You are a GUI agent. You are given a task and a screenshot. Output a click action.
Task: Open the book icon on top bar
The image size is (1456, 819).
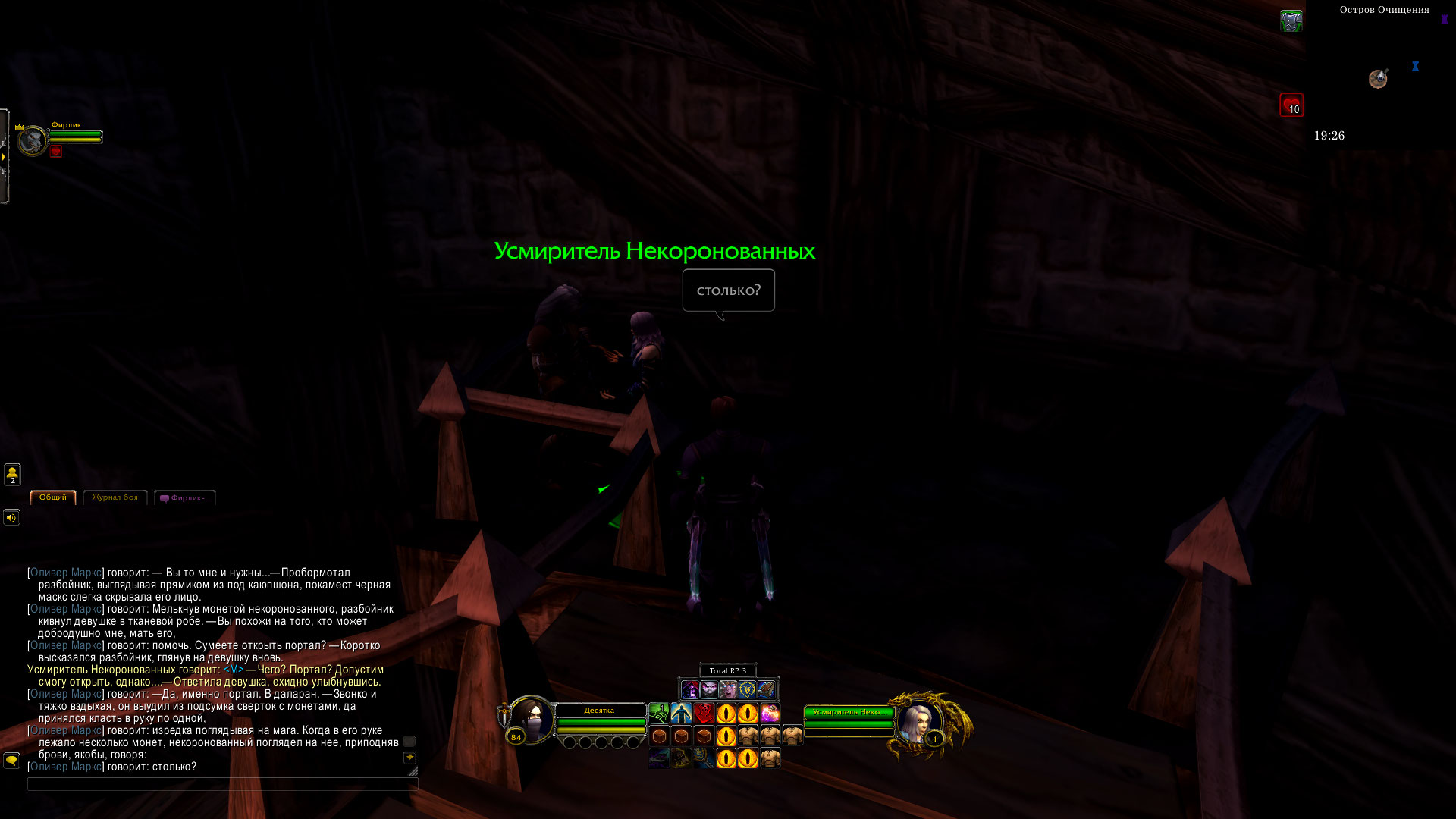pos(766,689)
